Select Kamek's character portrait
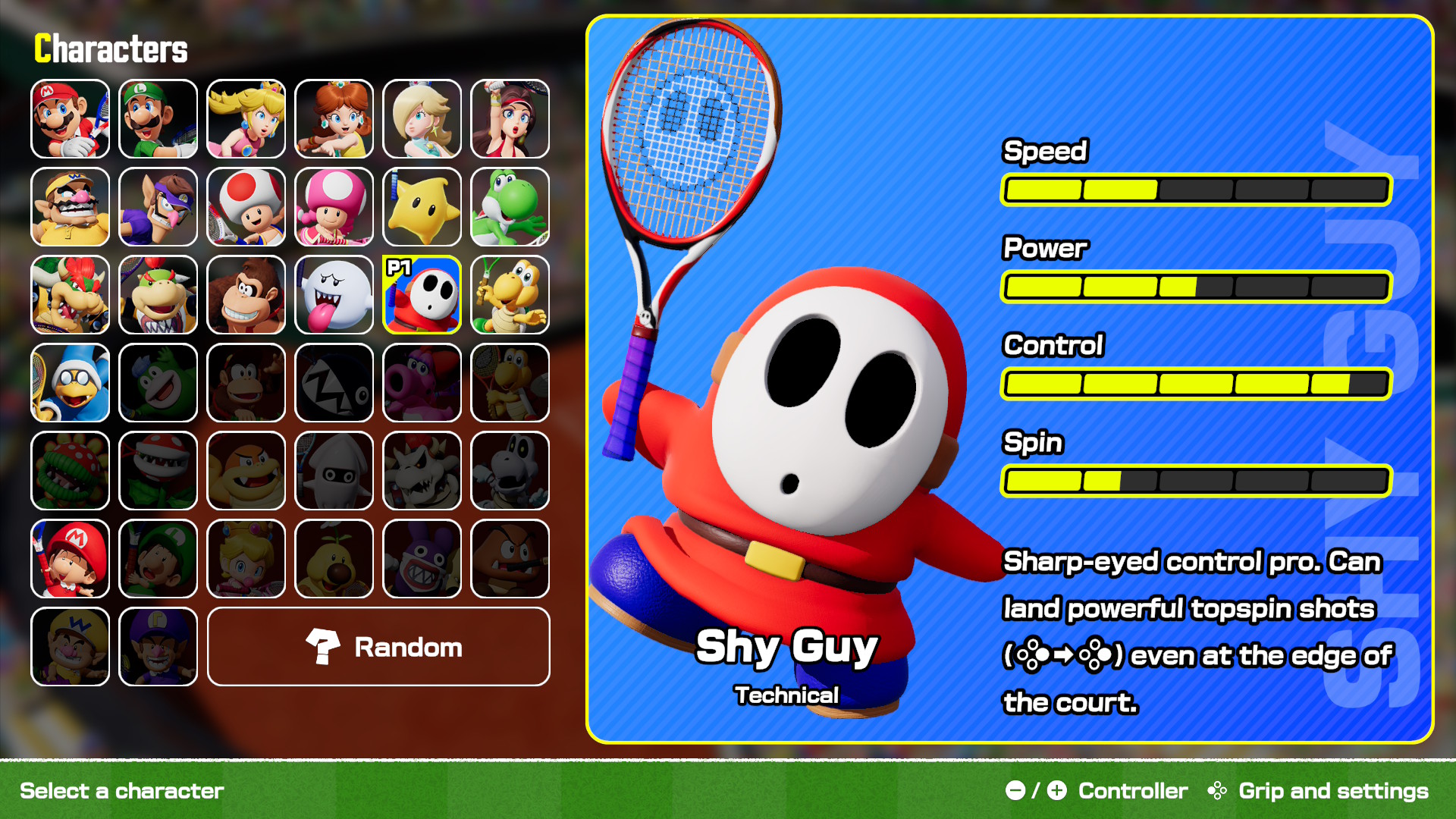The width and height of the screenshot is (1456, 819). [70, 383]
